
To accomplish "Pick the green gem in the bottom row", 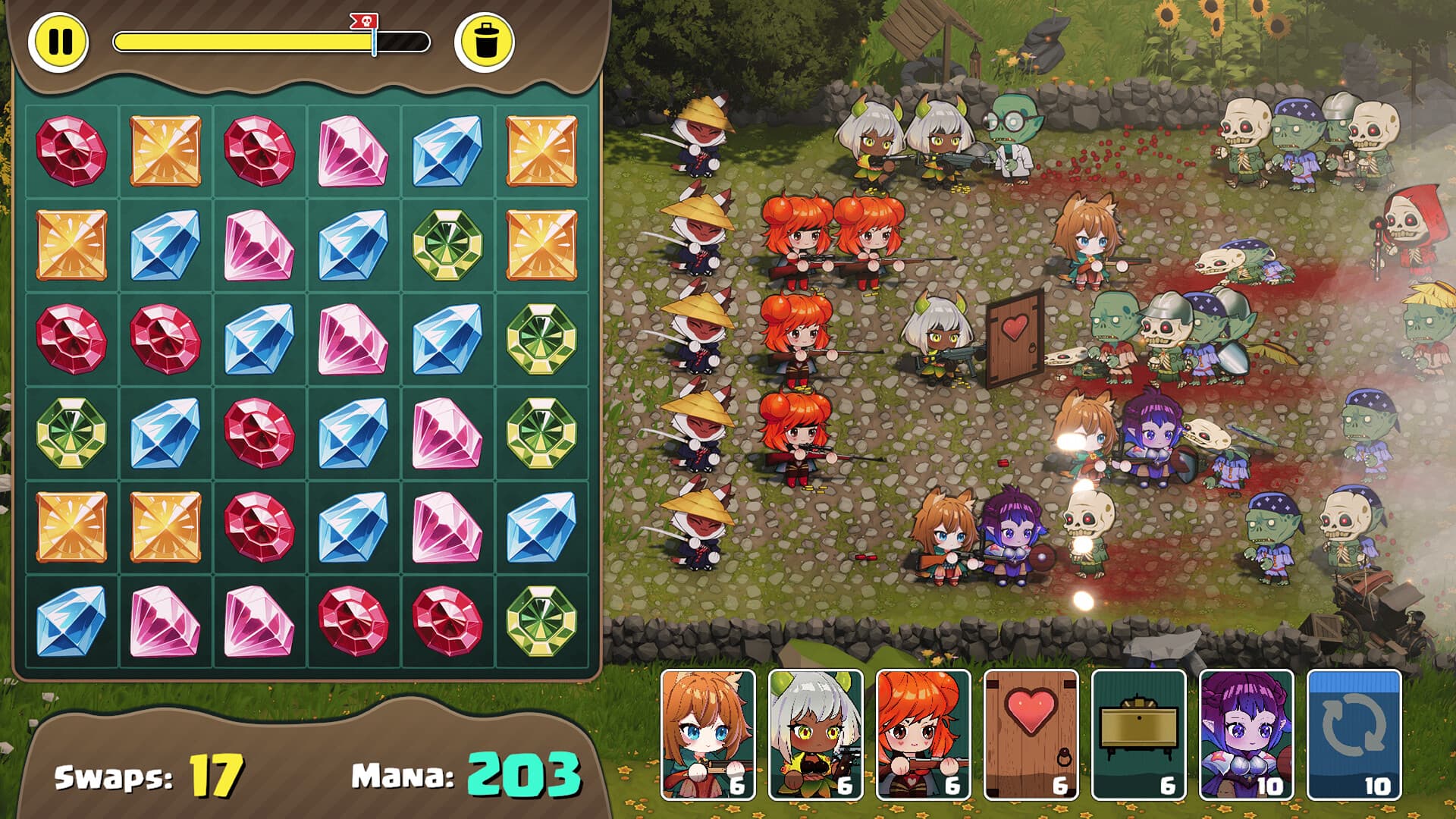I will (x=541, y=620).
